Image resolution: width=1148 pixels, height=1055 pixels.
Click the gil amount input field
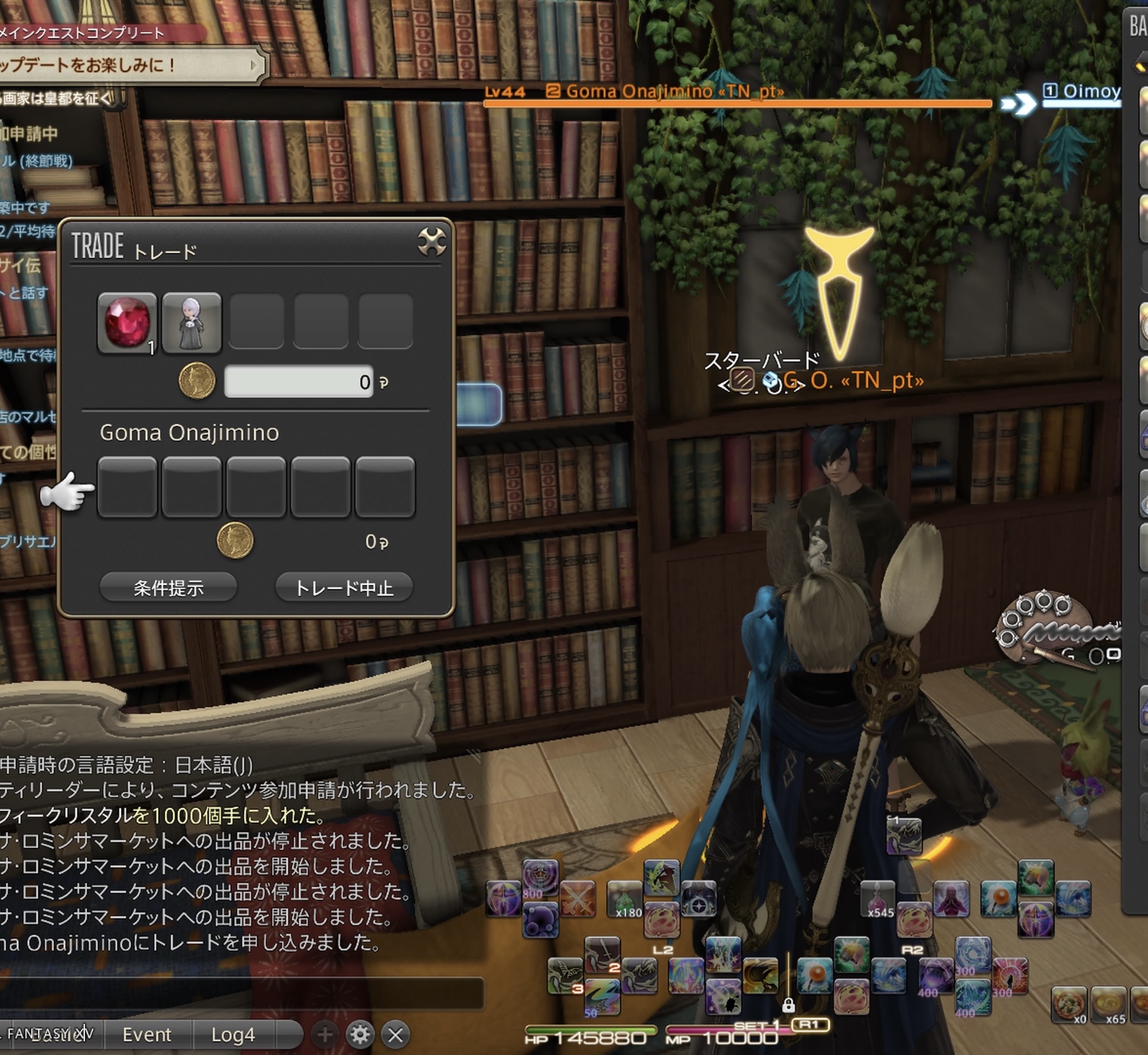click(299, 381)
